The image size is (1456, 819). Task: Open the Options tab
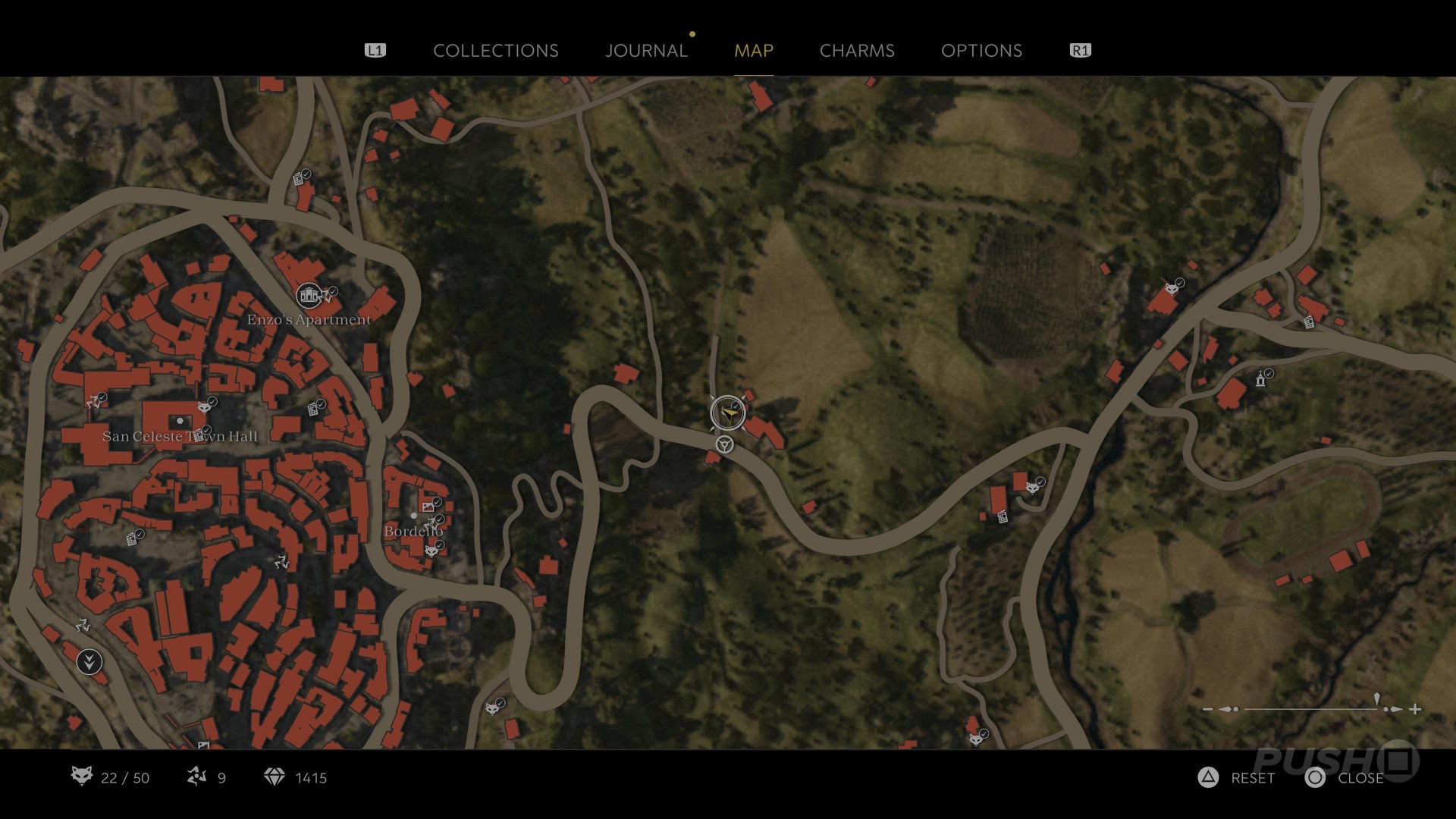(981, 51)
